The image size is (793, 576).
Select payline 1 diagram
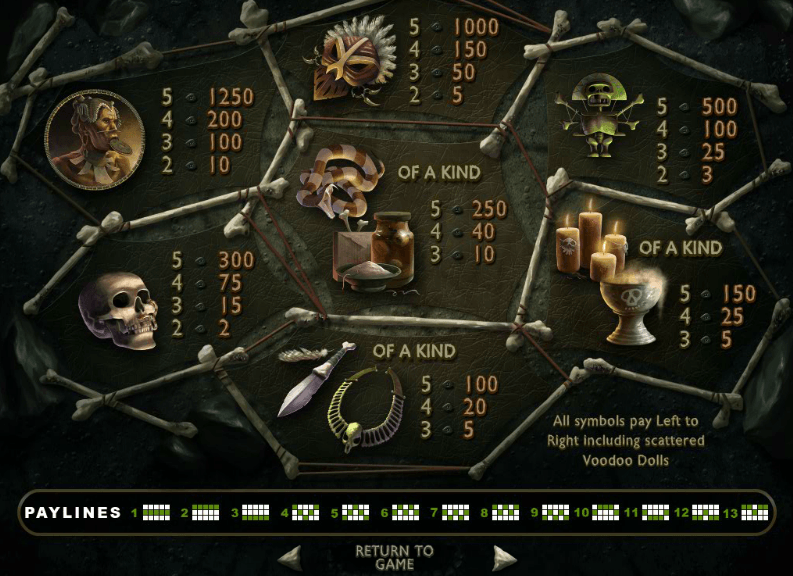pos(157,513)
